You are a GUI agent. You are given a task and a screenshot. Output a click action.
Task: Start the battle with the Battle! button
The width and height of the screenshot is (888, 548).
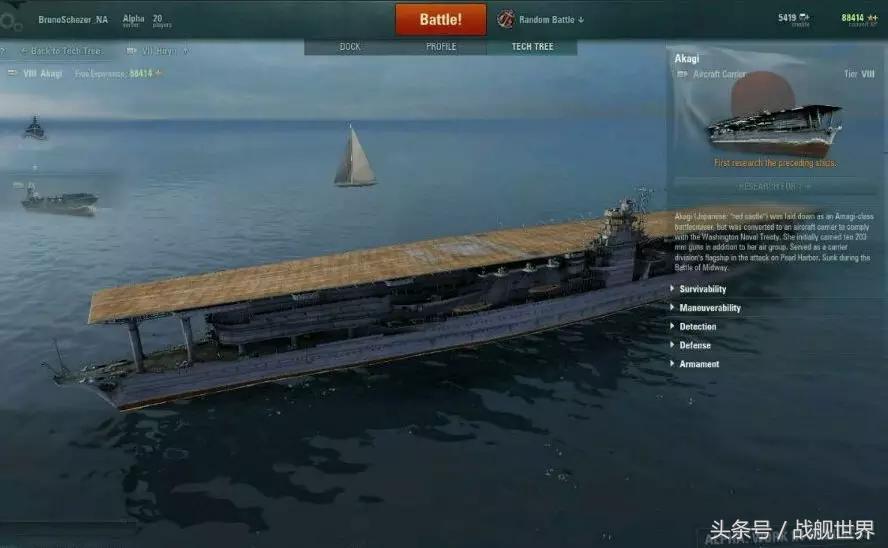coord(440,19)
